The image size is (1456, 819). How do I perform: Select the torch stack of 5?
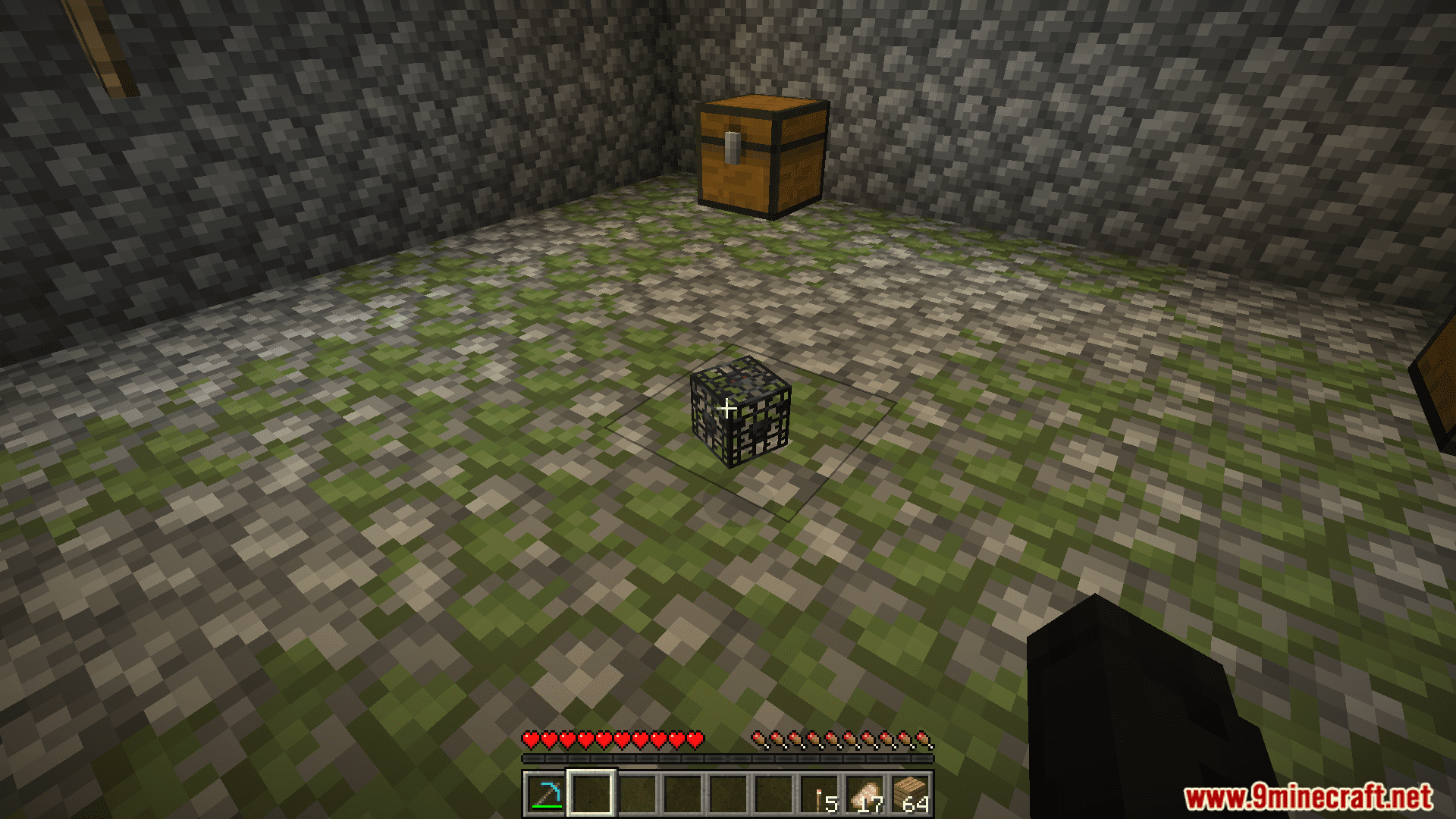pyautogui.click(x=820, y=794)
